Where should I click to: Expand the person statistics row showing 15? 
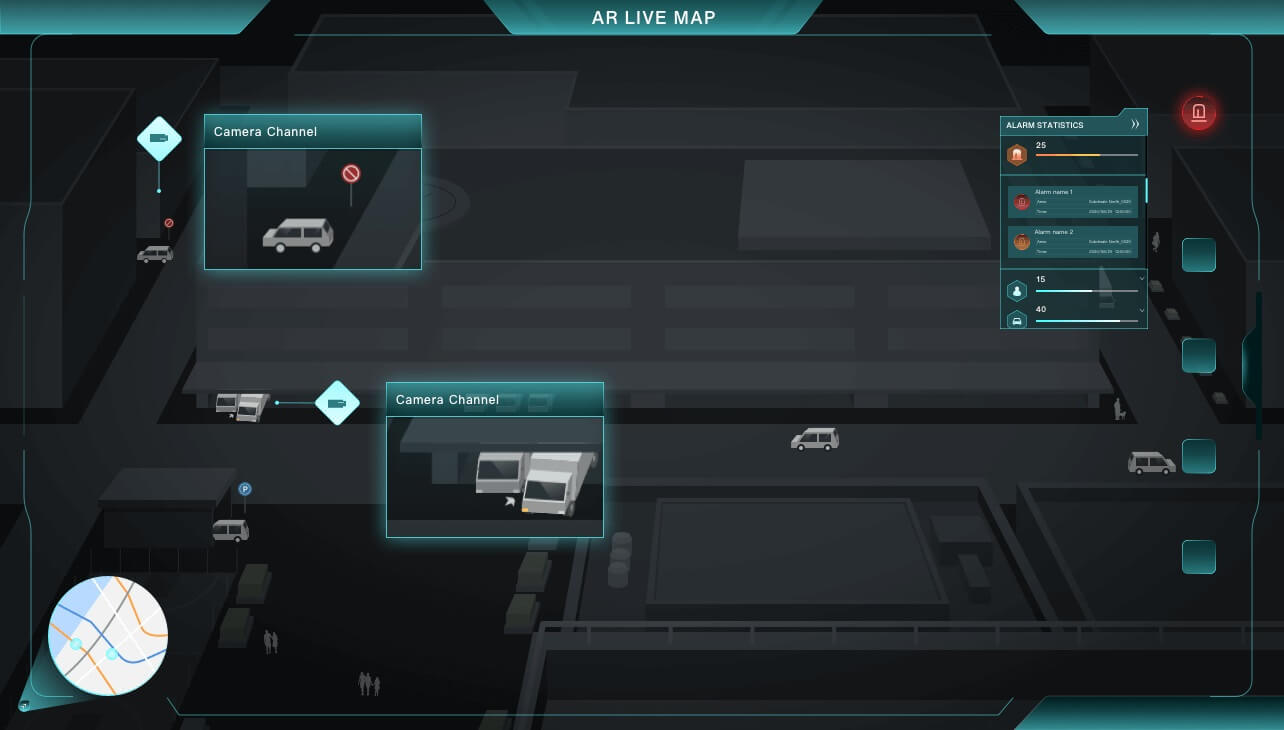click(x=1142, y=280)
